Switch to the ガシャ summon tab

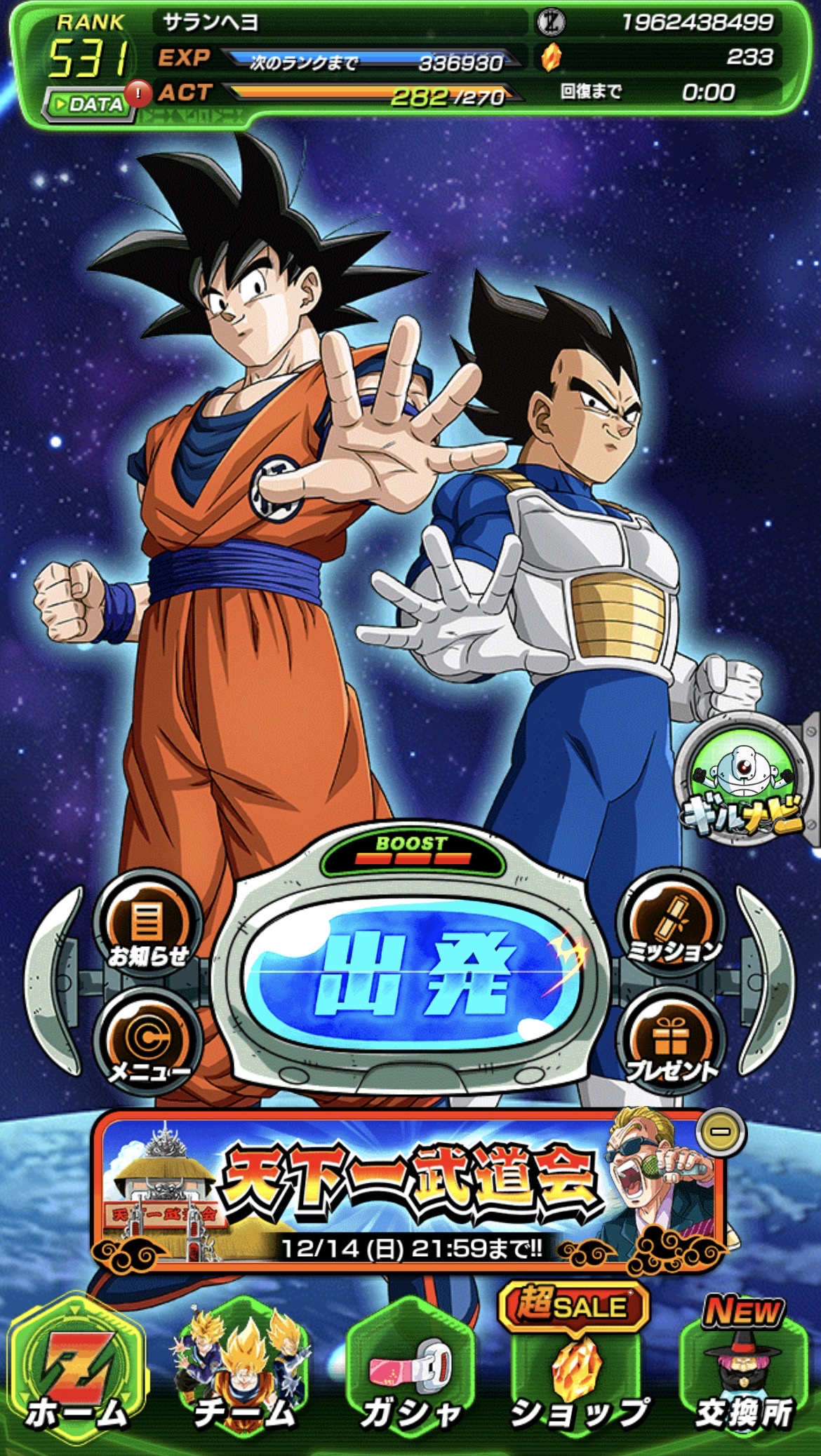click(x=410, y=1371)
